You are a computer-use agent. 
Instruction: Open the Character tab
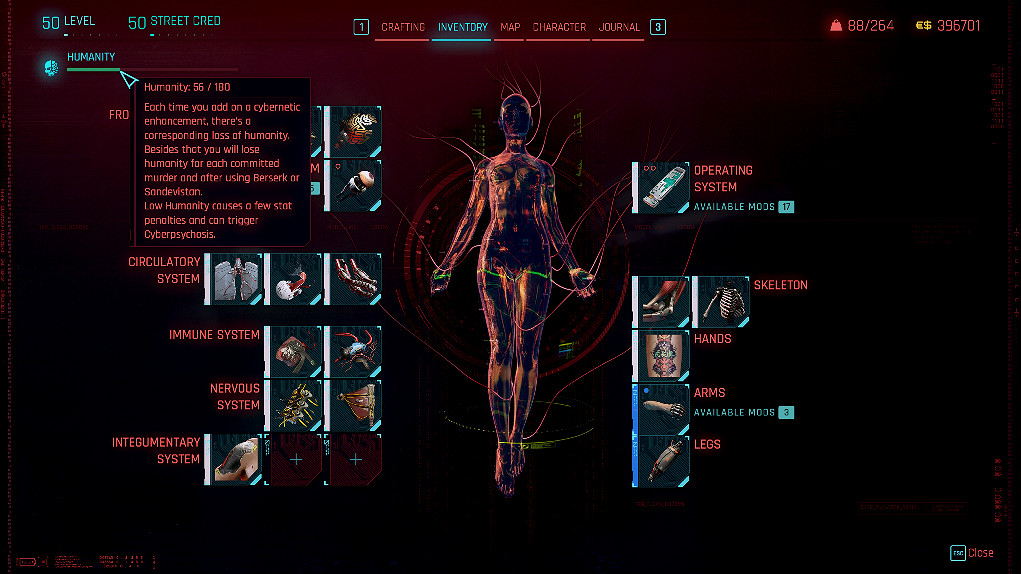coord(559,27)
